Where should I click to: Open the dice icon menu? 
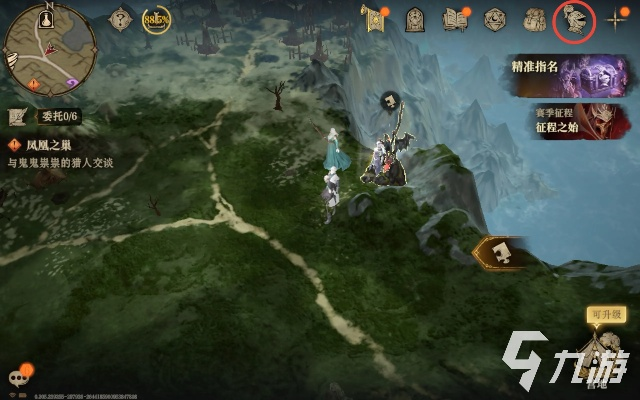coord(494,19)
